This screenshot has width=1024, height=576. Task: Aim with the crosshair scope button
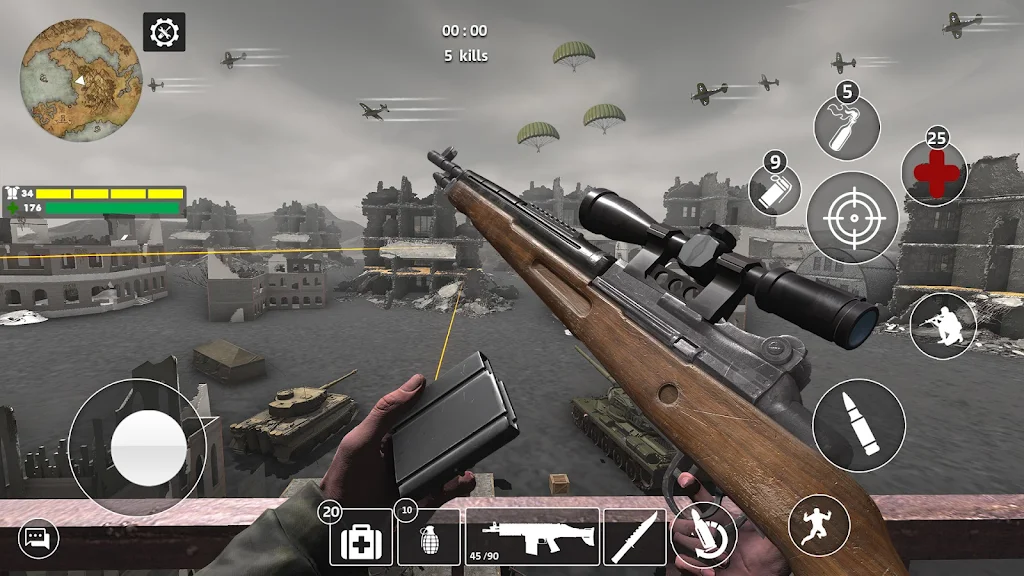[x=852, y=218]
